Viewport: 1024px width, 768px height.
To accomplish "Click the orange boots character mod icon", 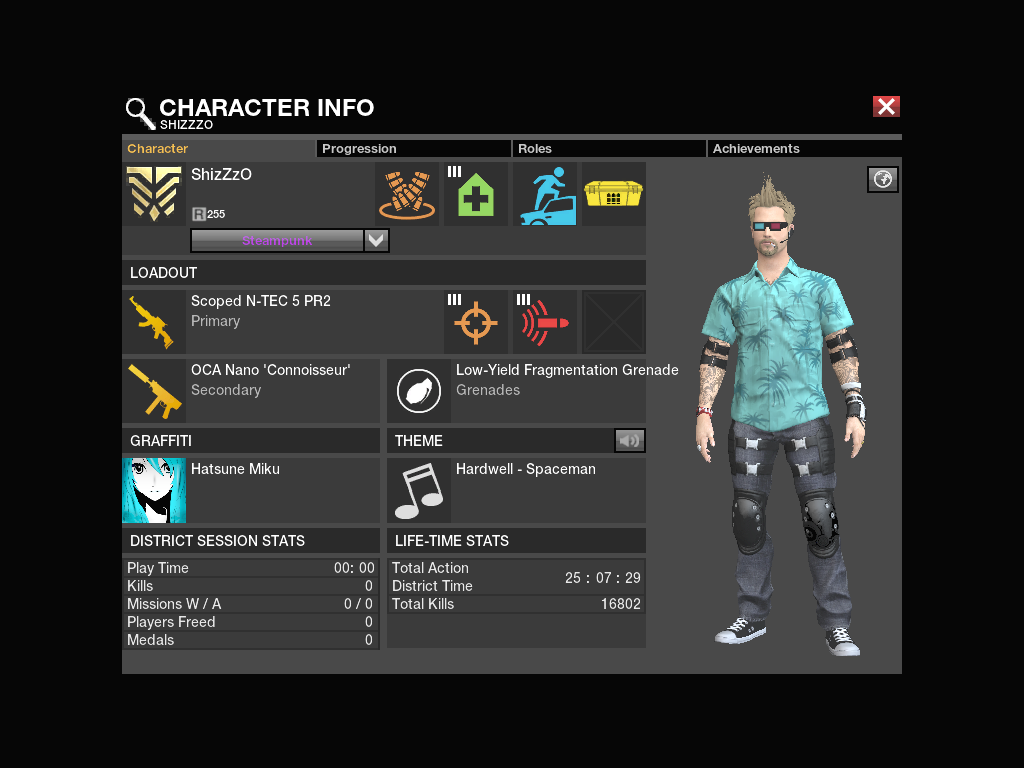I will coord(406,194).
